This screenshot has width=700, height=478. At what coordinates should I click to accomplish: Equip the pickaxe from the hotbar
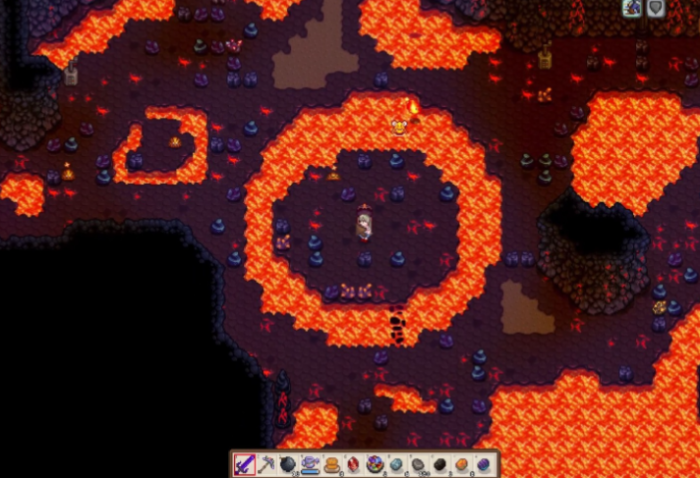[267, 464]
